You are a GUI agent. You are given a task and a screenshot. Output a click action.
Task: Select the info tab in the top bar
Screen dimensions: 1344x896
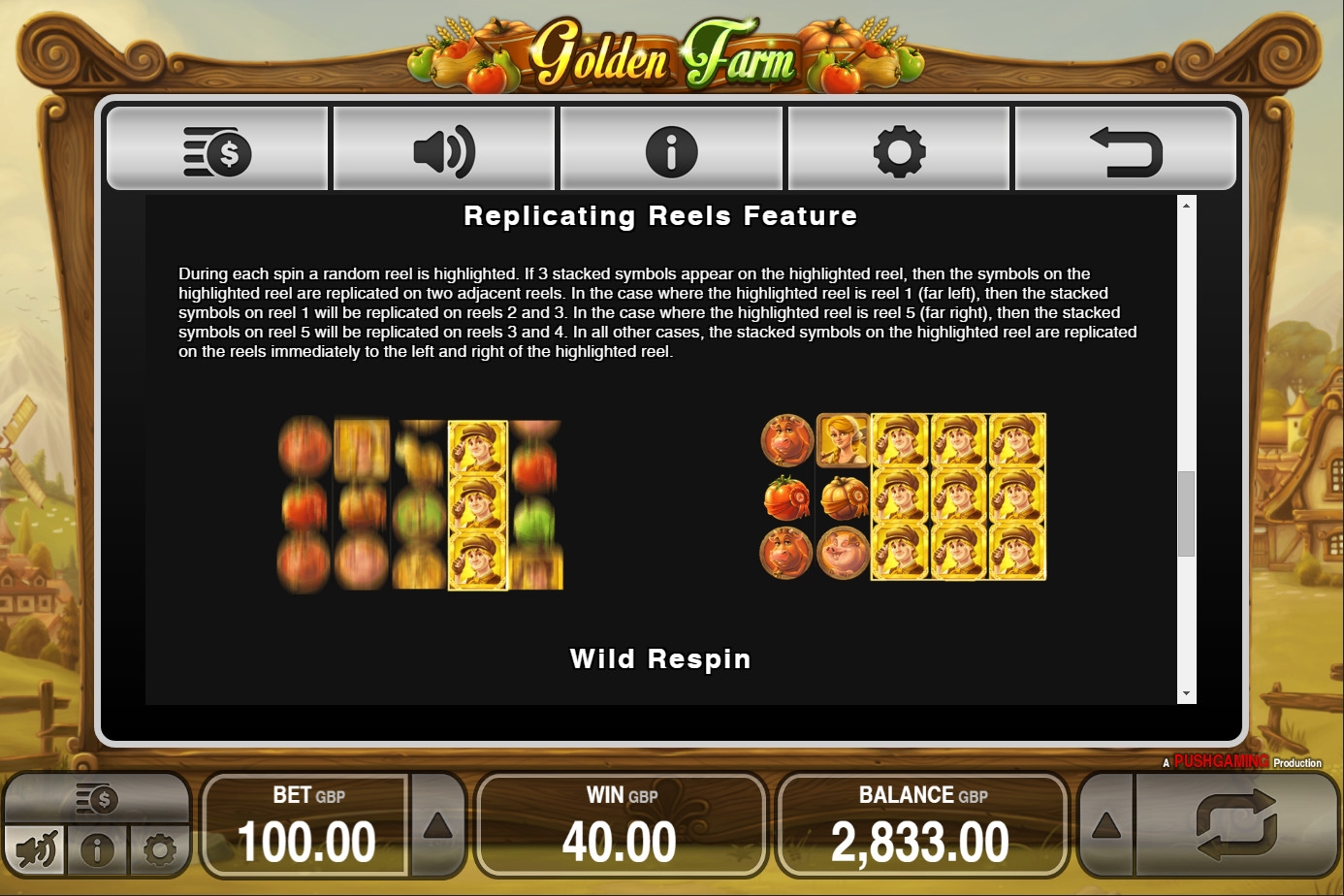click(671, 151)
